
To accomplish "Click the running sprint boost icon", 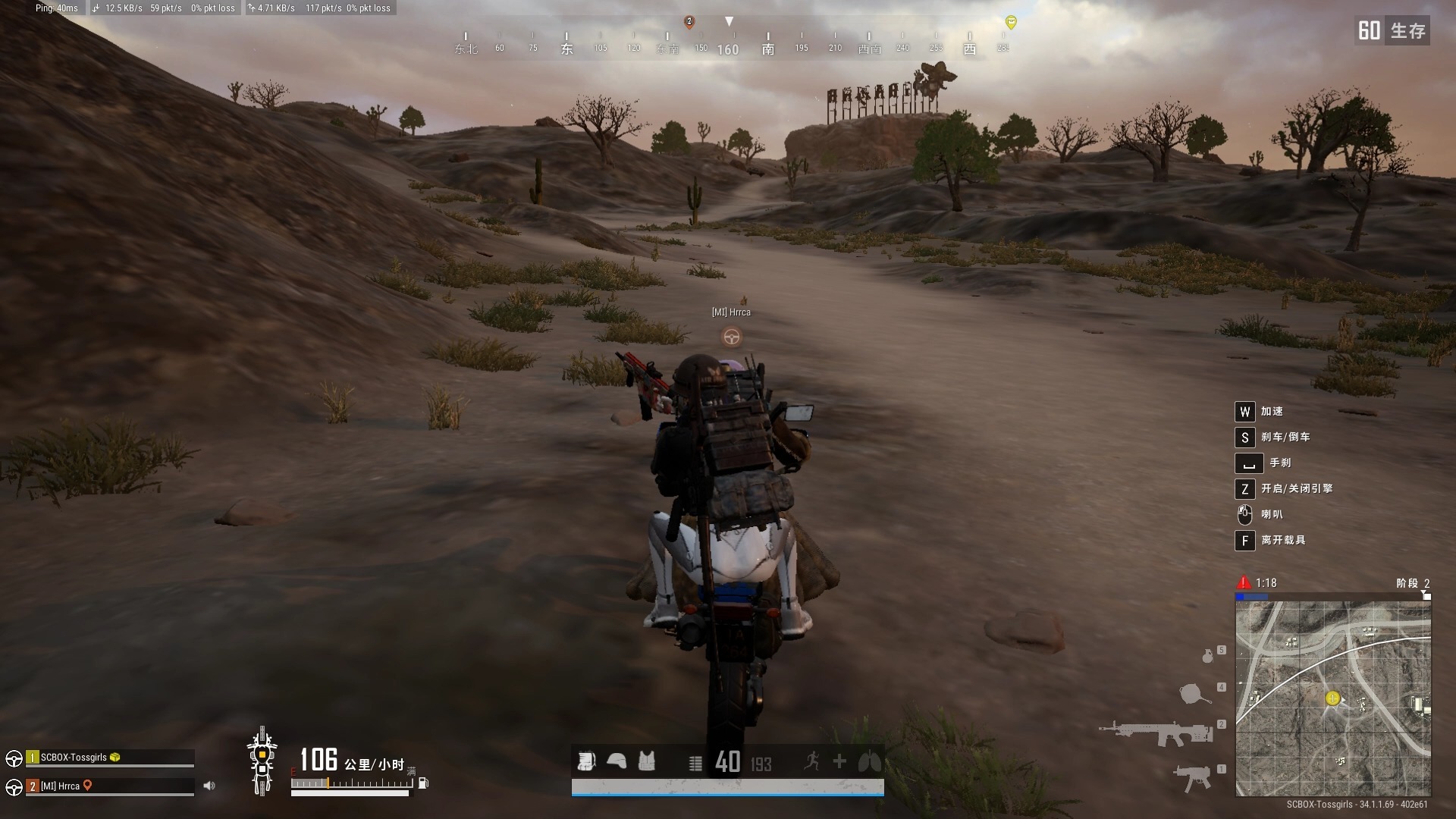I will pyautogui.click(x=811, y=761).
